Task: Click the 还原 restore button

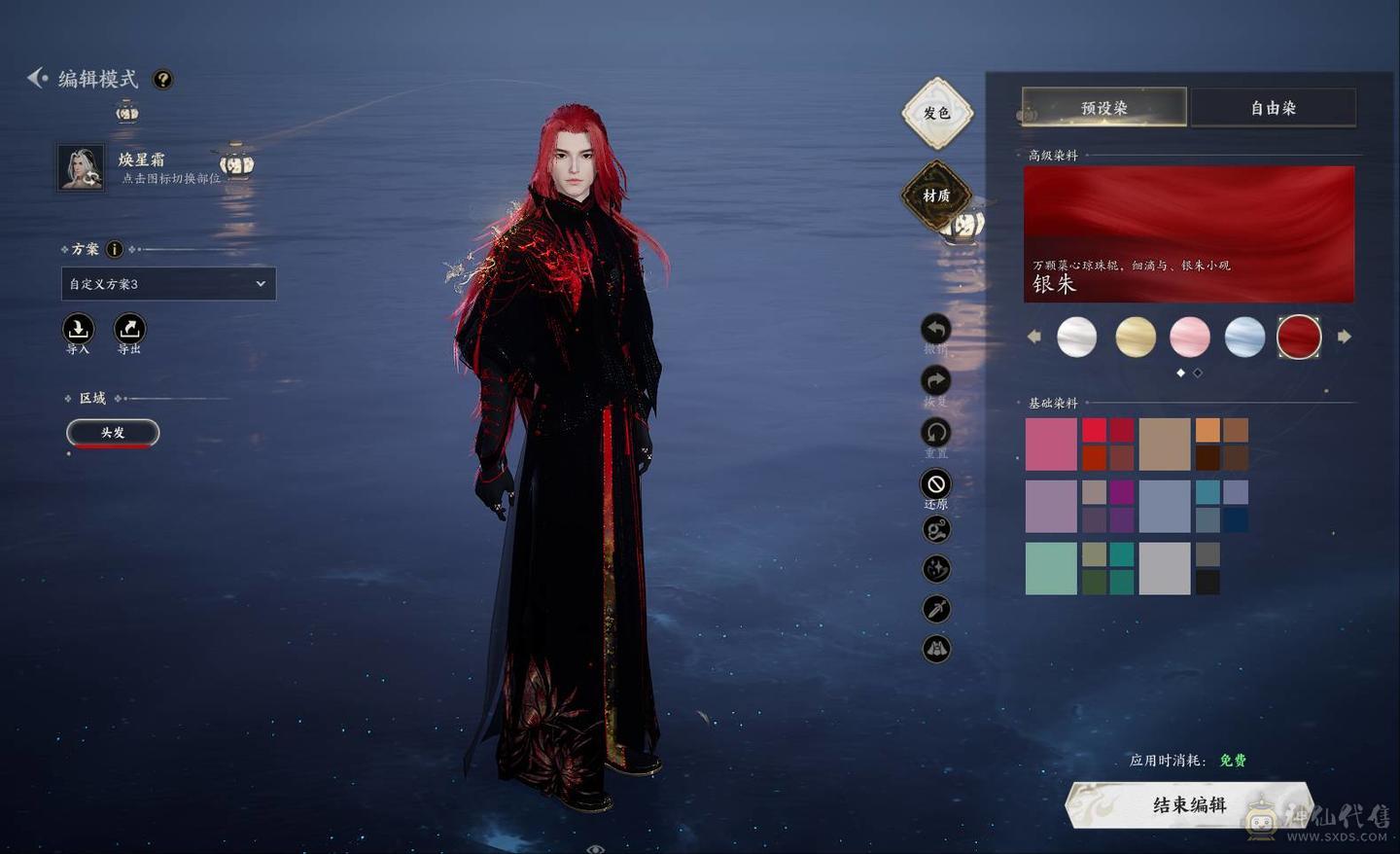Action: tap(935, 484)
